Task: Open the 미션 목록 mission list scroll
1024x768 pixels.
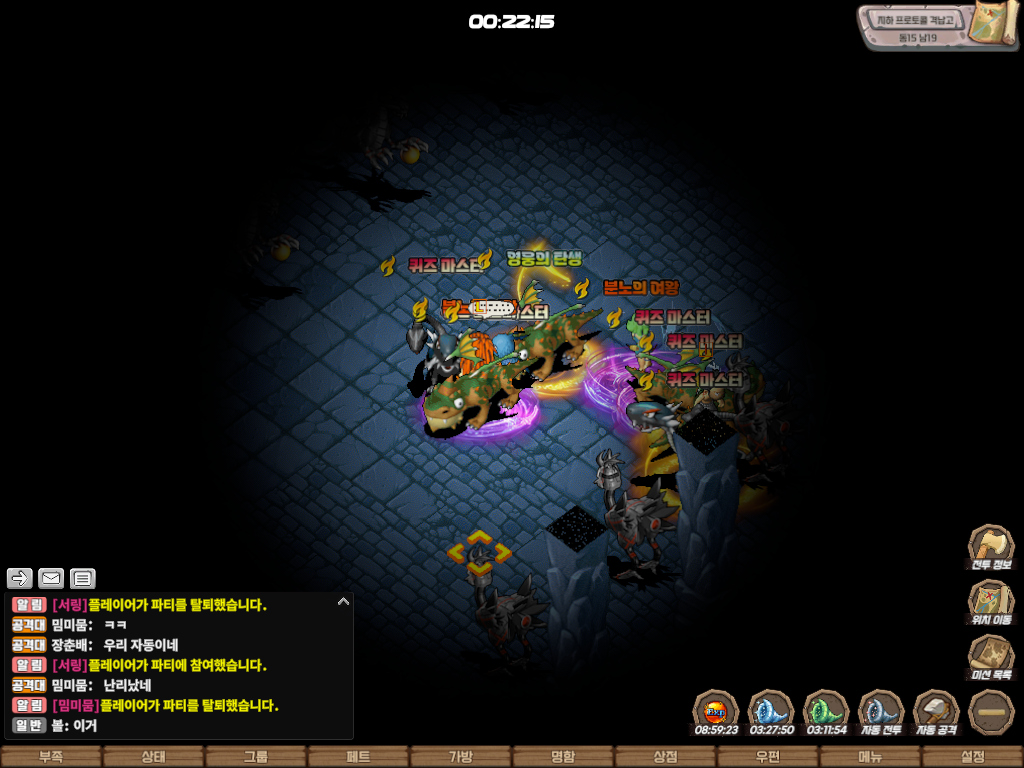Action: coord(990,656)
